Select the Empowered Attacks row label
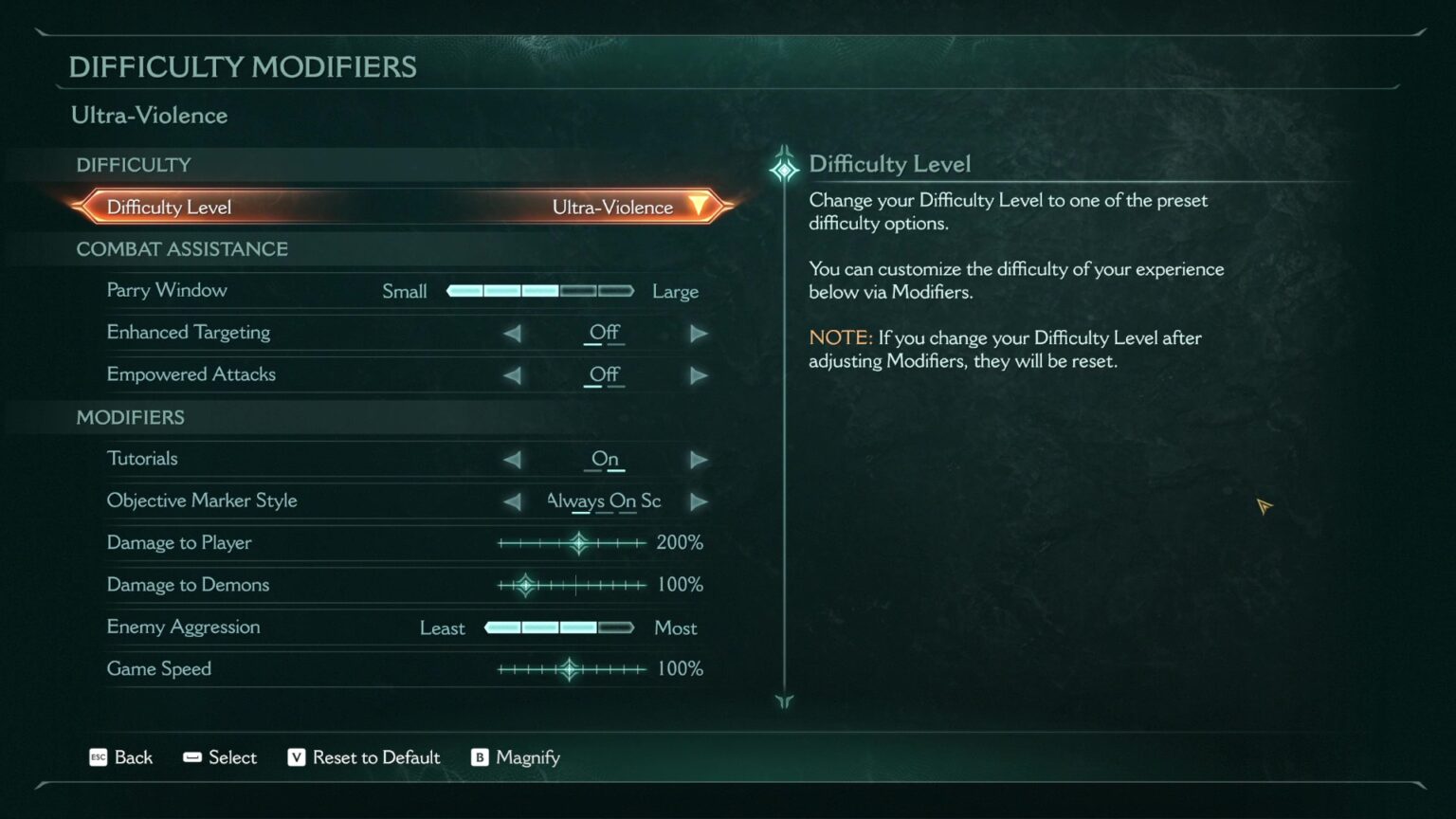 tap(191, 374)
